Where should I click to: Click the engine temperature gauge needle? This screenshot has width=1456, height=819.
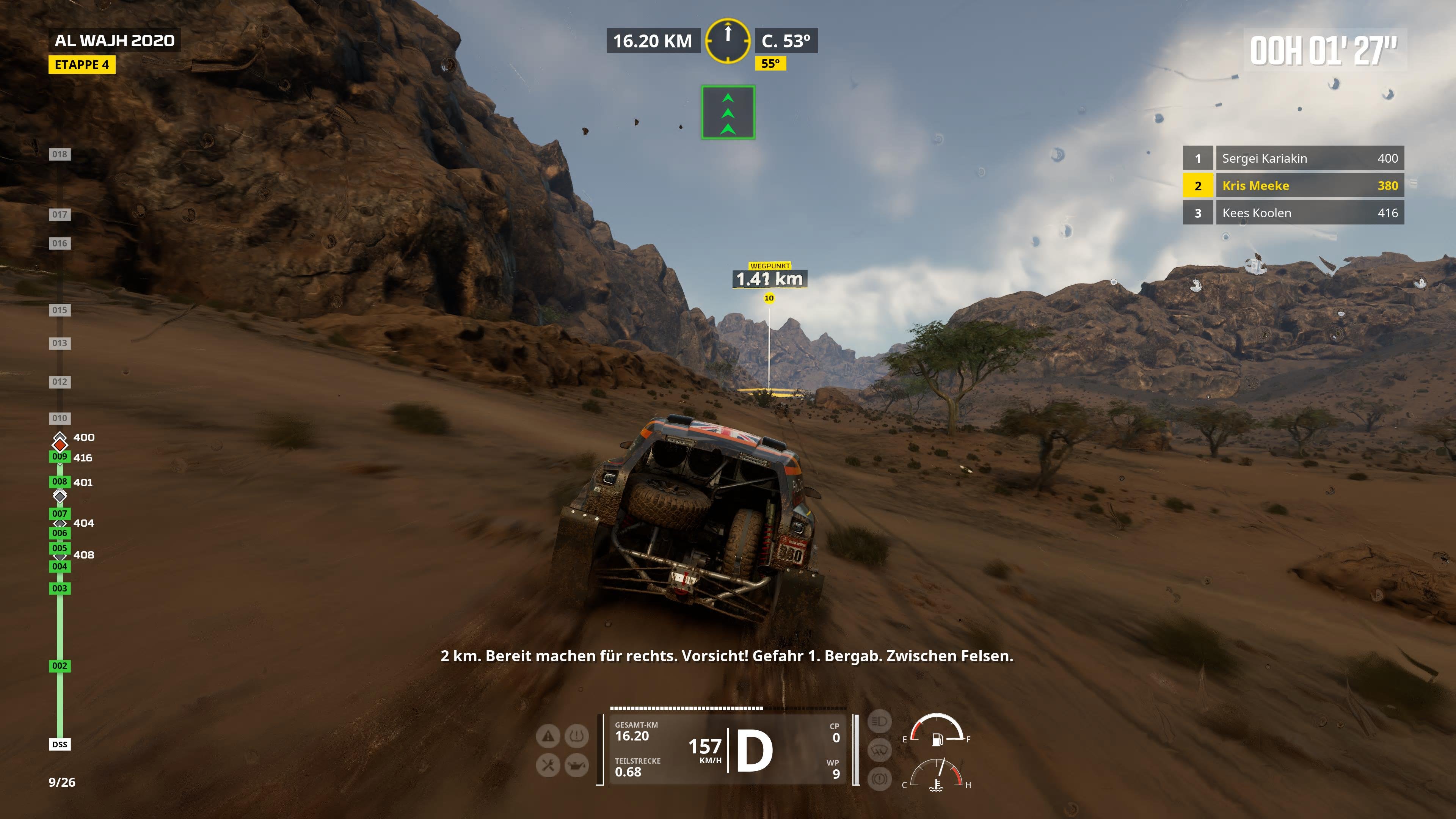tap(942, 767)
